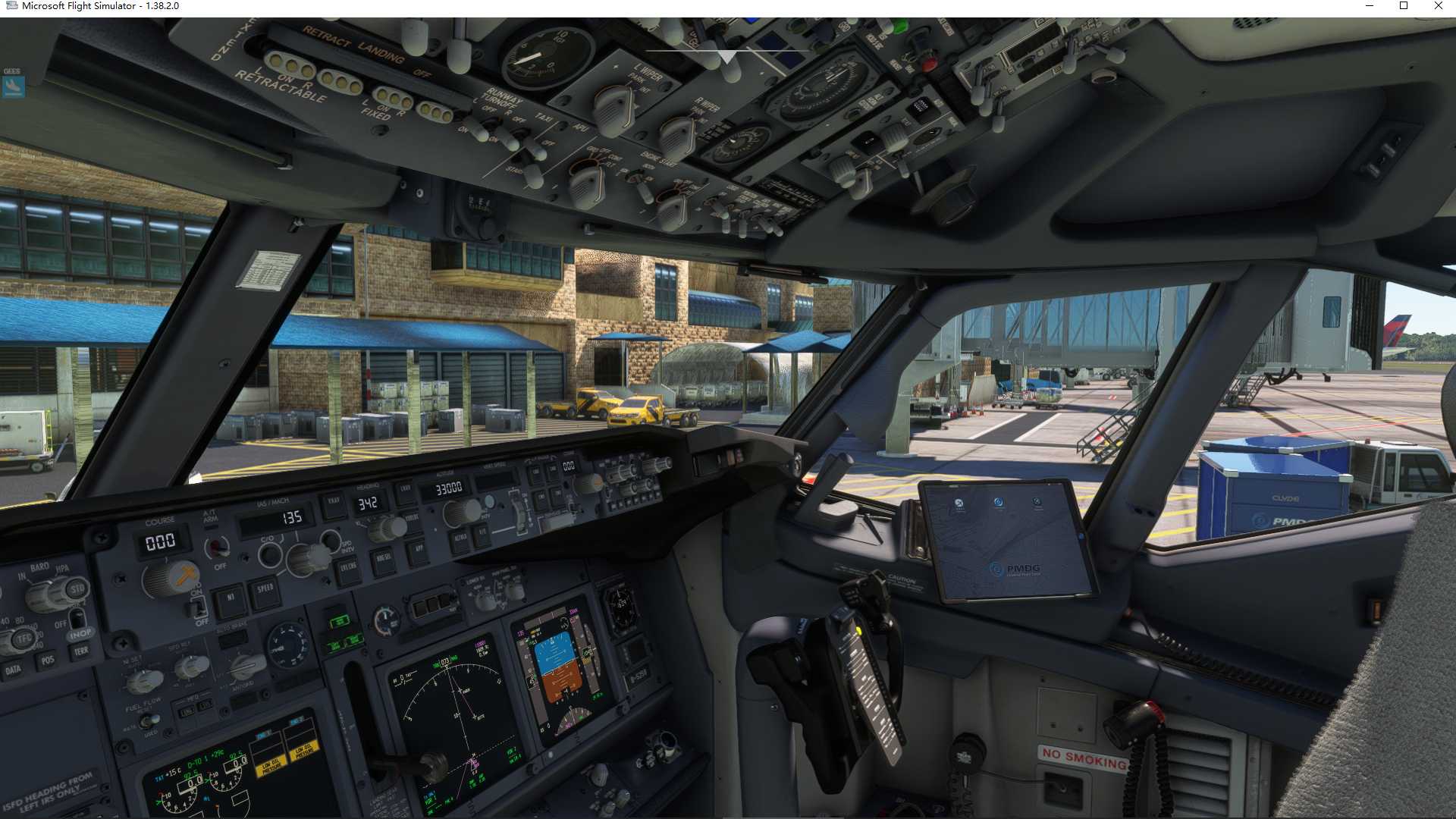
Task: Open the rightmost app on the EFB tablet
Action: (x=1037, y=500)
